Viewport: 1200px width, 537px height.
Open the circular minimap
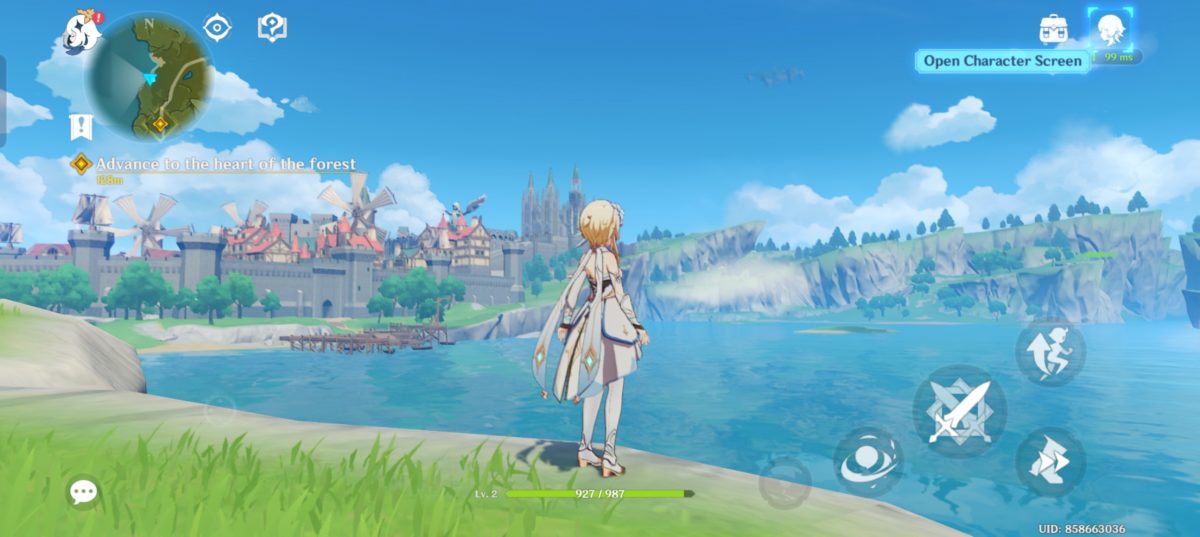149,77
